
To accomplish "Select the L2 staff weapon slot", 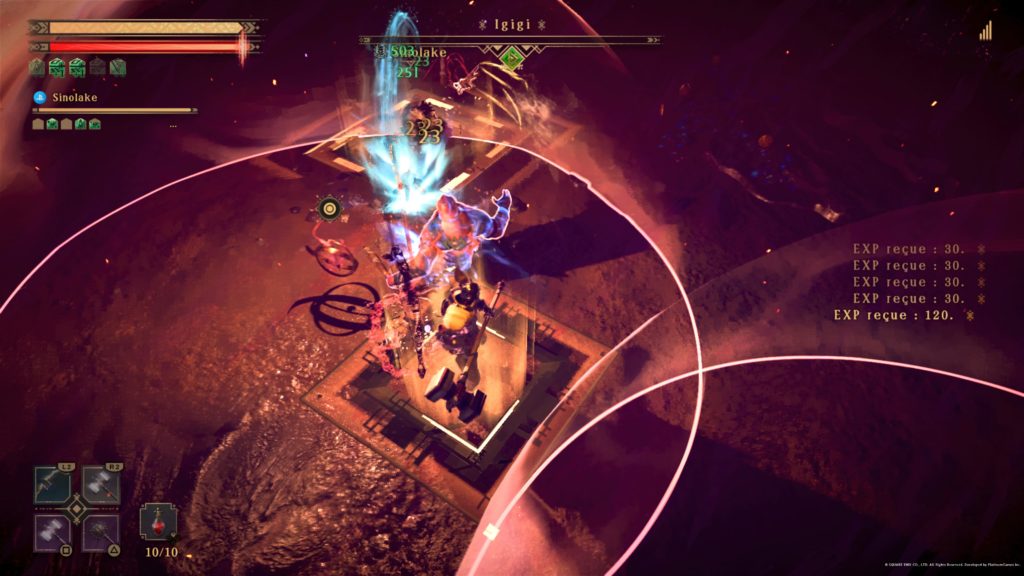I will pos(53,486).
